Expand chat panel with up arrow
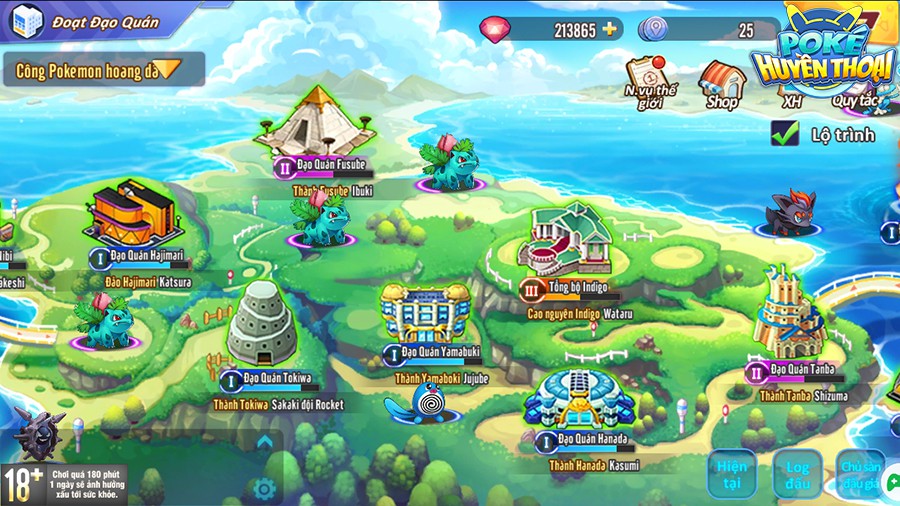900x506 pixels. tap(264, 441)
